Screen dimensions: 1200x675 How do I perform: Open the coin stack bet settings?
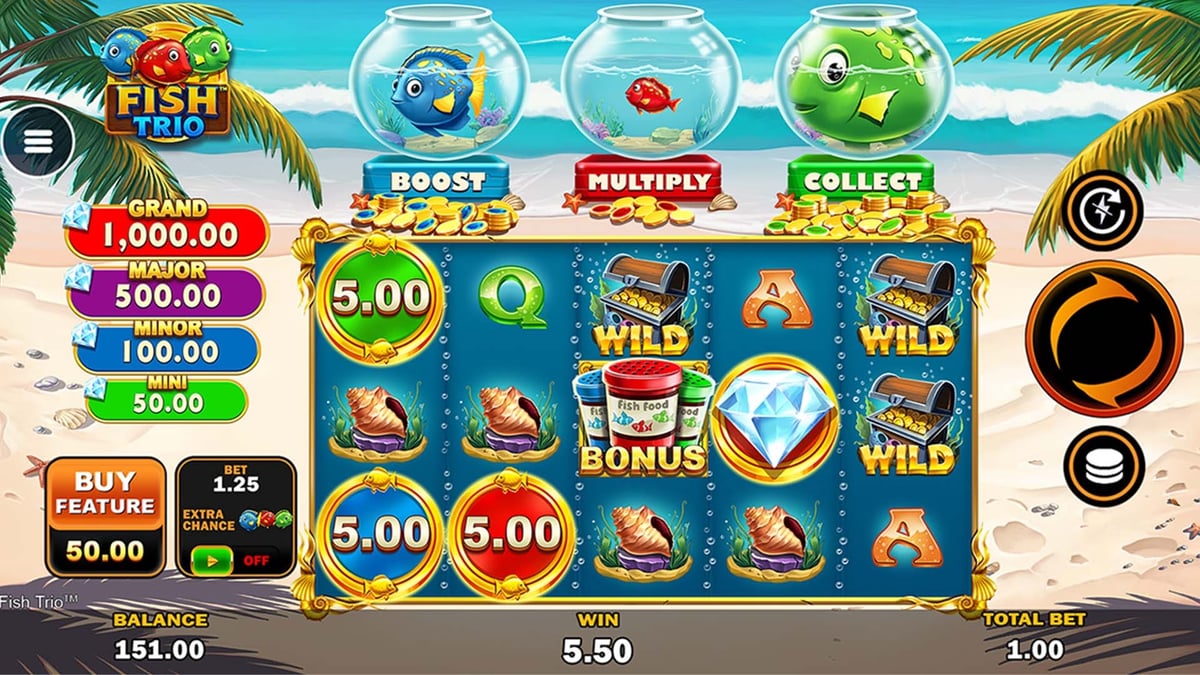tap(1102, 466)
